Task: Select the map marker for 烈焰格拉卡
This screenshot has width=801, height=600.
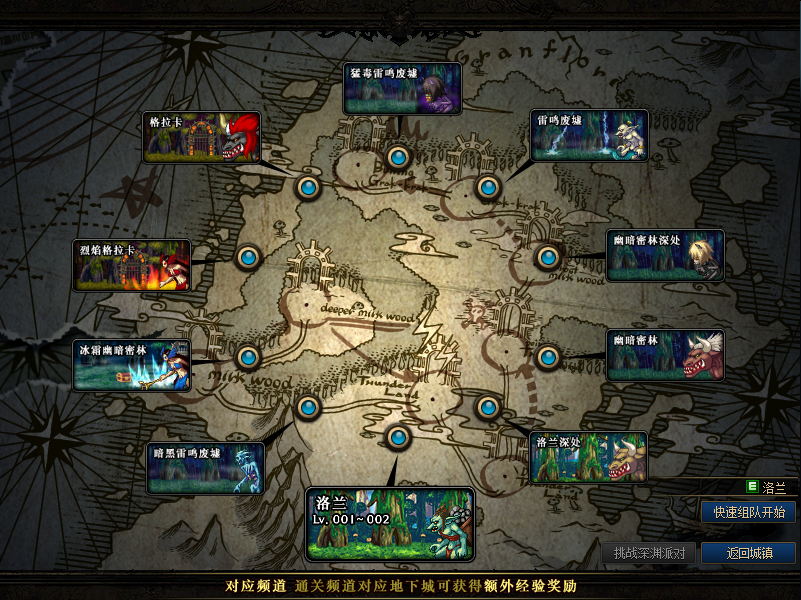Action: tap(248, 257)
